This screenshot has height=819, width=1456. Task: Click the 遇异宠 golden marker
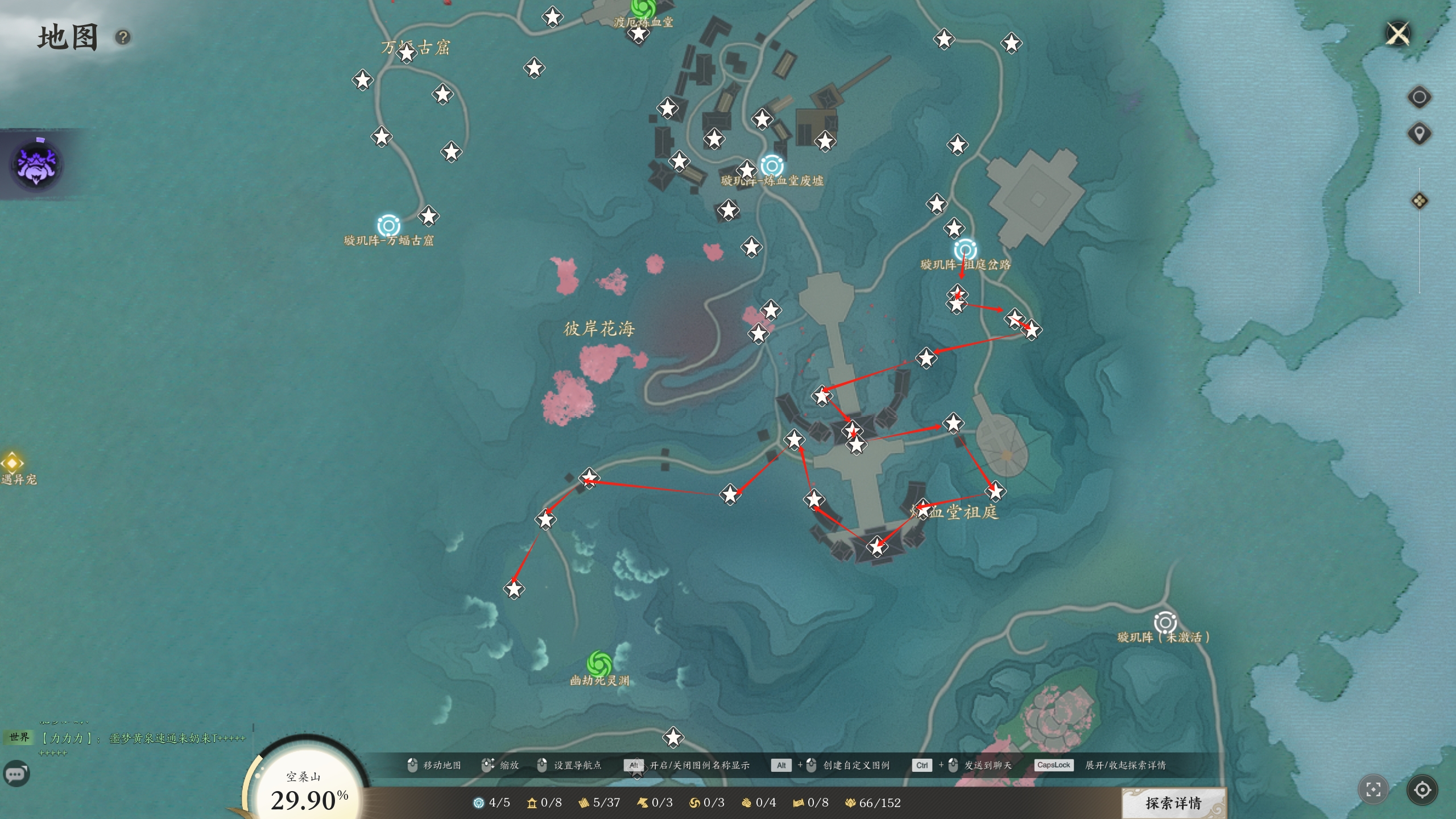(x=12, y=462)
